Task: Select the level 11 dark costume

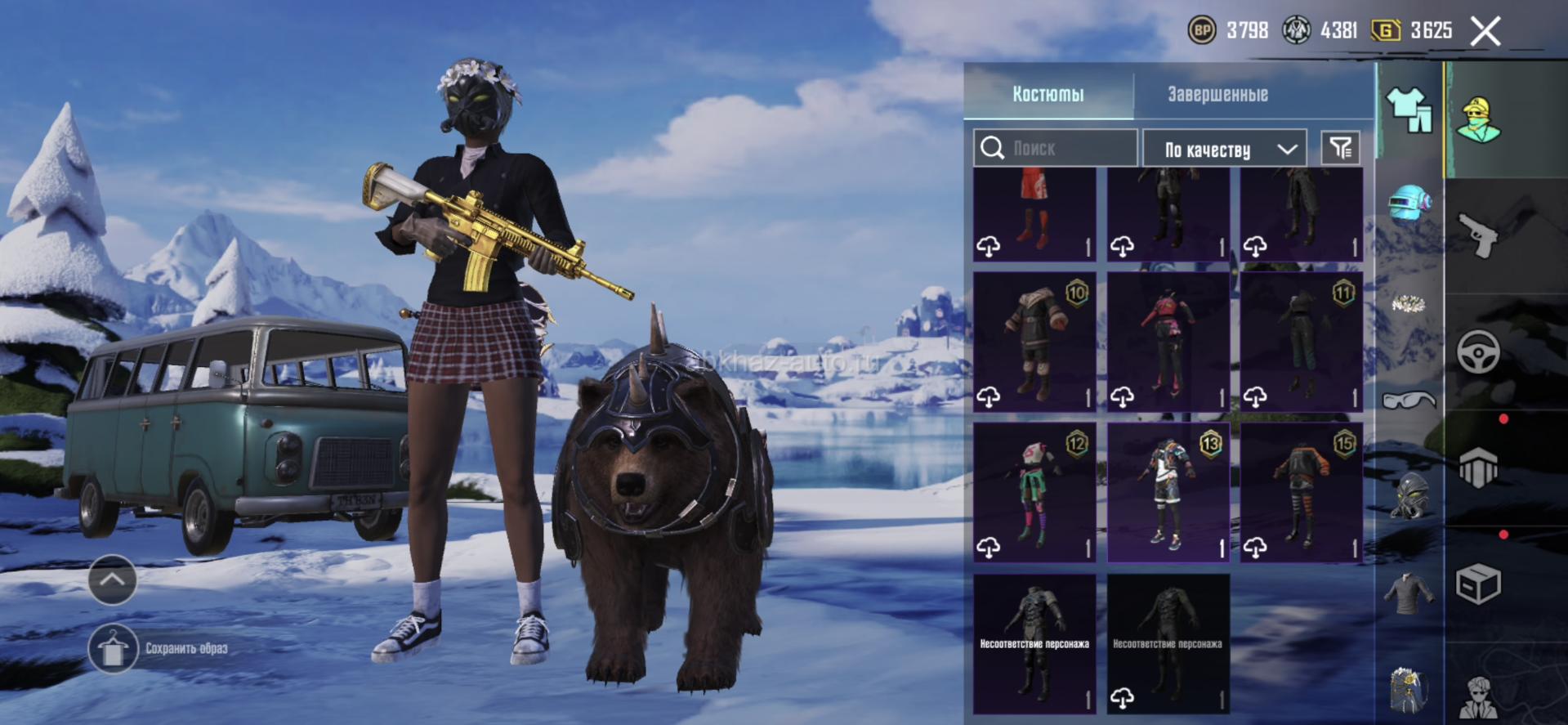Action: click(1301, 342)
